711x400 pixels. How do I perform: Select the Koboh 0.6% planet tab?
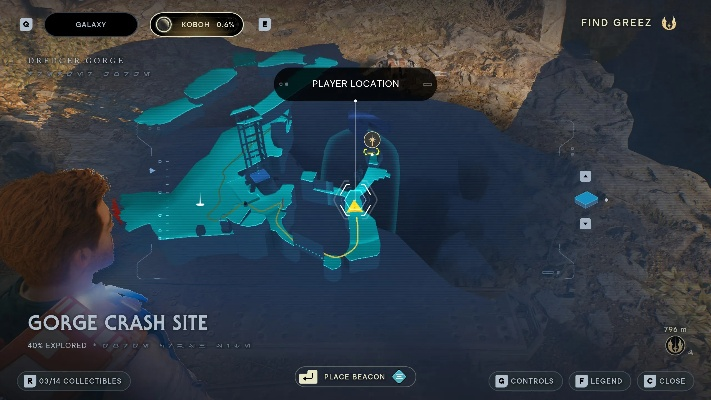tap(197, 24)
